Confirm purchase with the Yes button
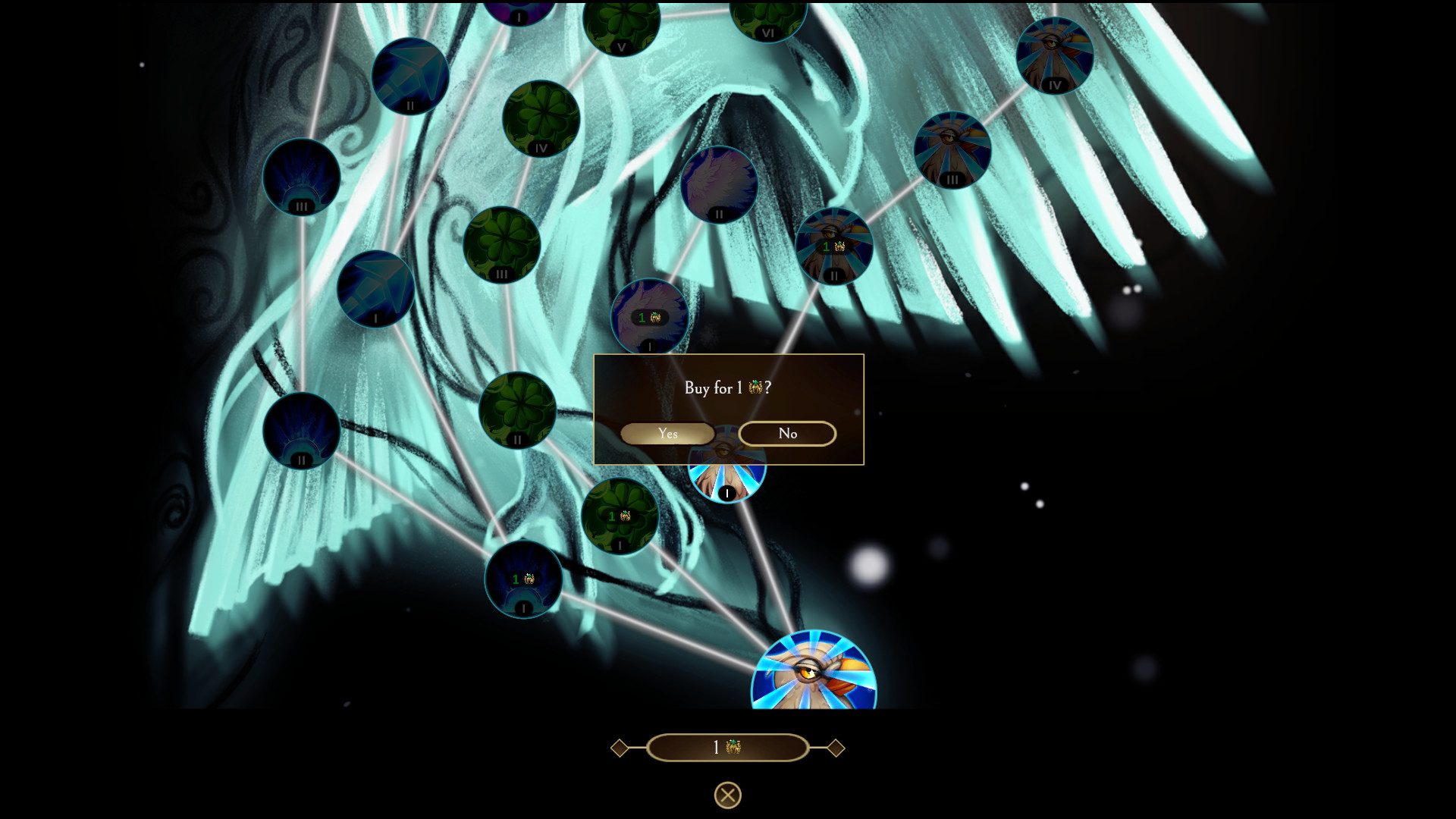The height and width of the screenshot is (819, 1456). coord(667,433)
